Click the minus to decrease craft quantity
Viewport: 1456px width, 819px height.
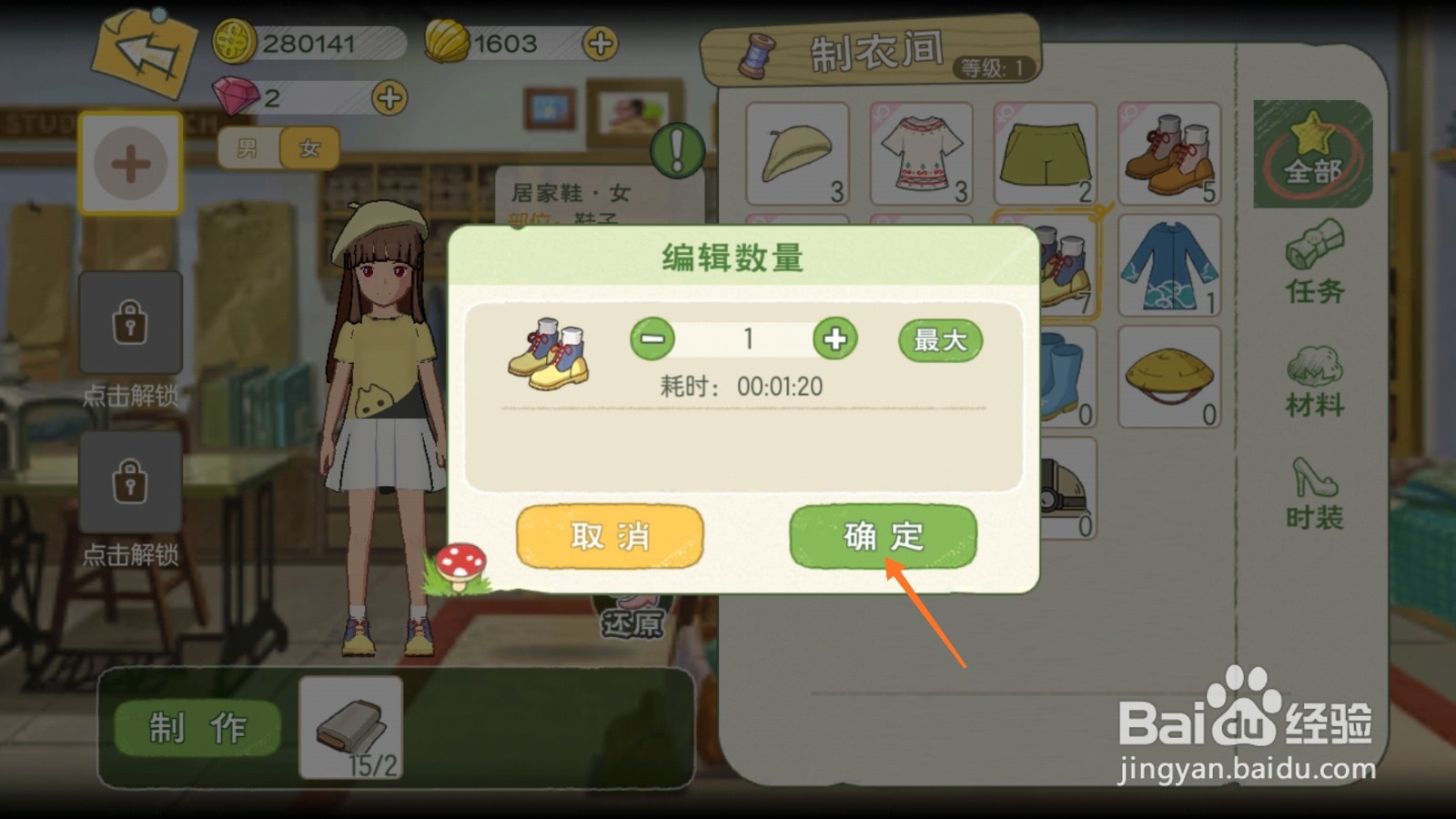653,339
